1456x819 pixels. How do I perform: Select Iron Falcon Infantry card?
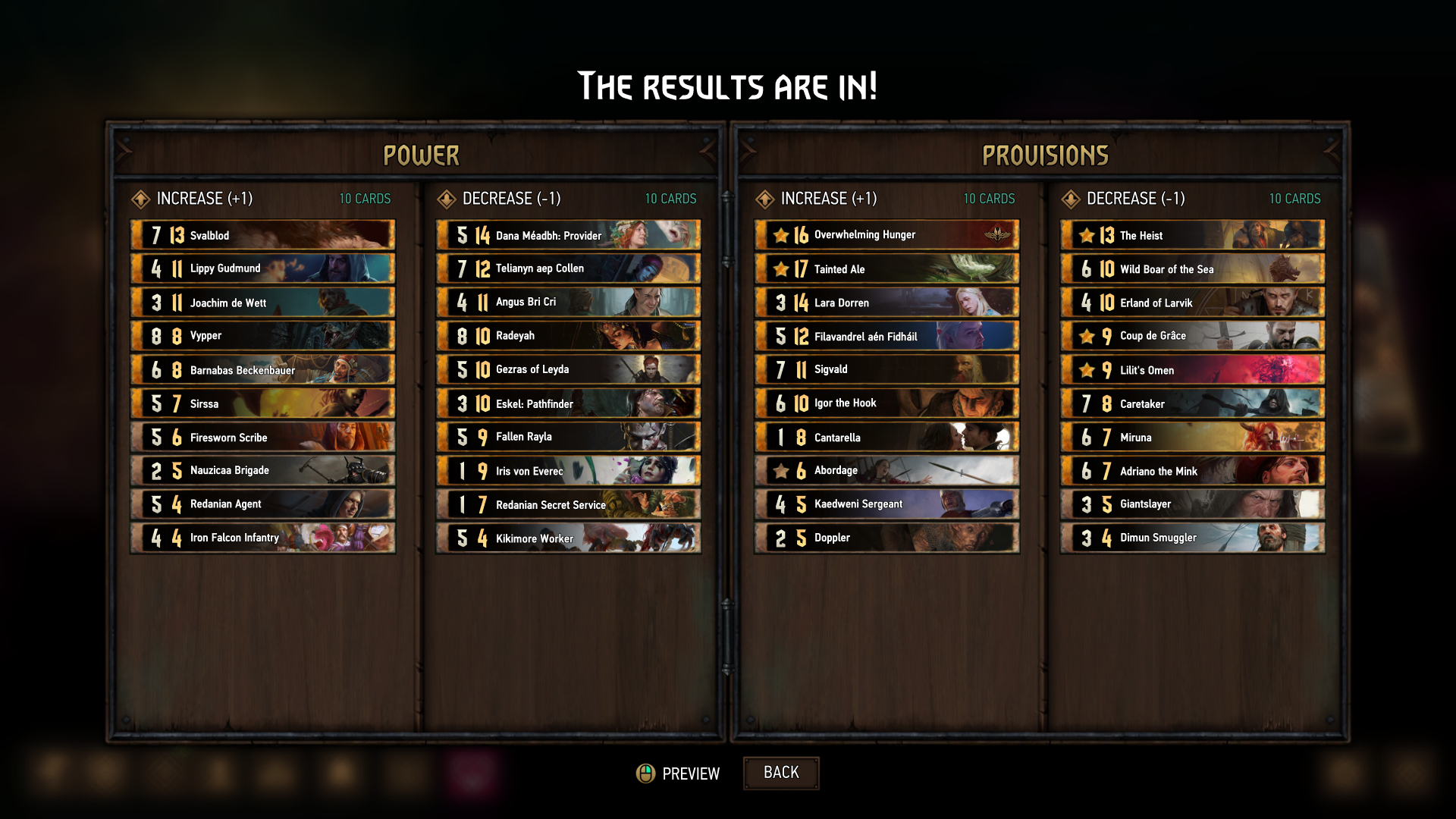[262, 538]
